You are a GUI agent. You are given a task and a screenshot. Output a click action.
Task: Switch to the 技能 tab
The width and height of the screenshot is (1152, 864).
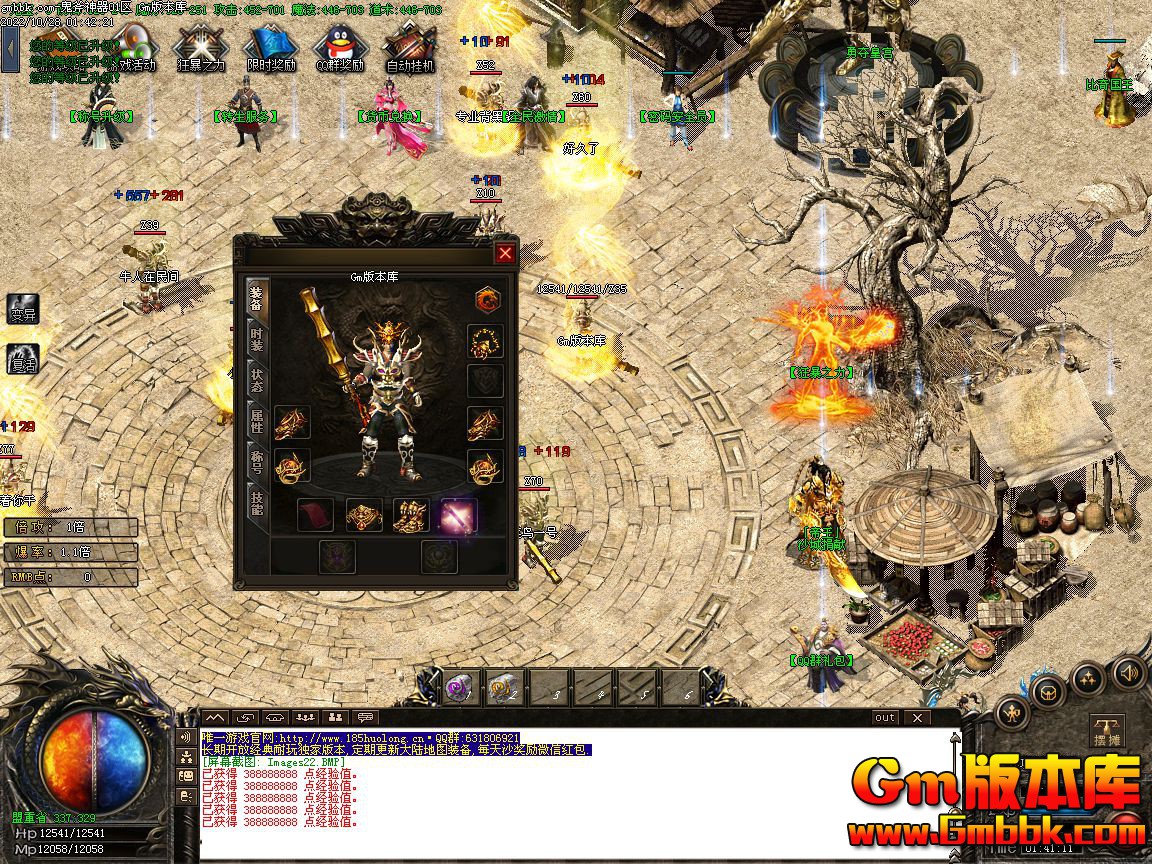tap(257, 502)
